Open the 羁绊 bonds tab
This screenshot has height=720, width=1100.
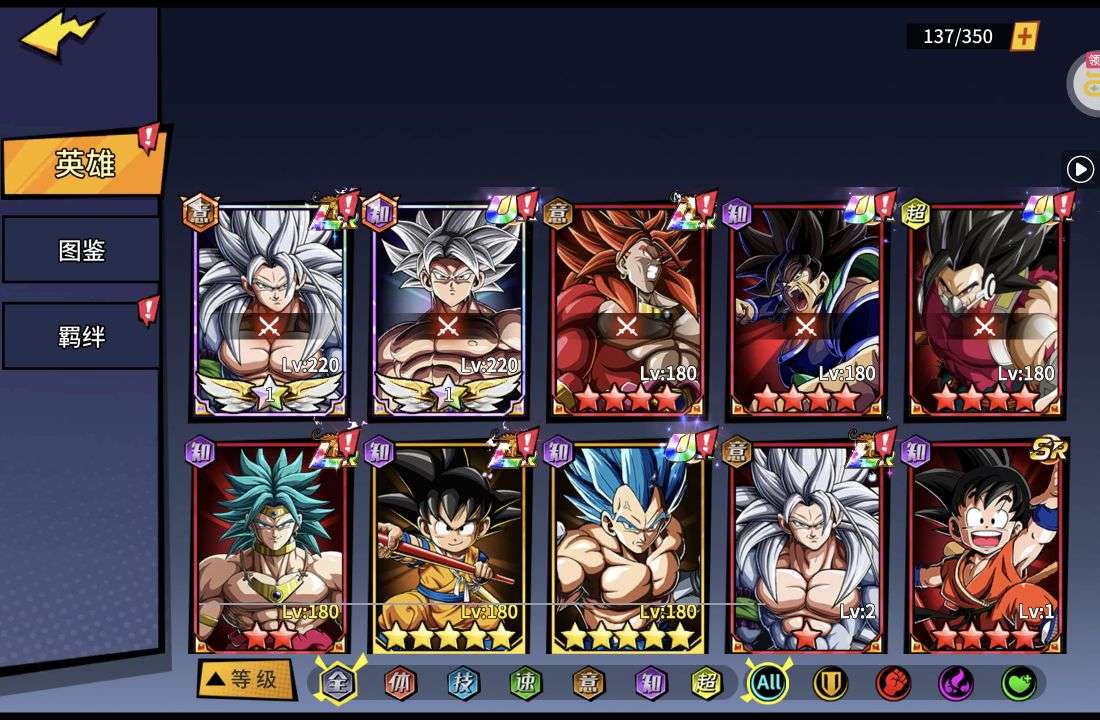pyautogui.click(x=81, y=336)
